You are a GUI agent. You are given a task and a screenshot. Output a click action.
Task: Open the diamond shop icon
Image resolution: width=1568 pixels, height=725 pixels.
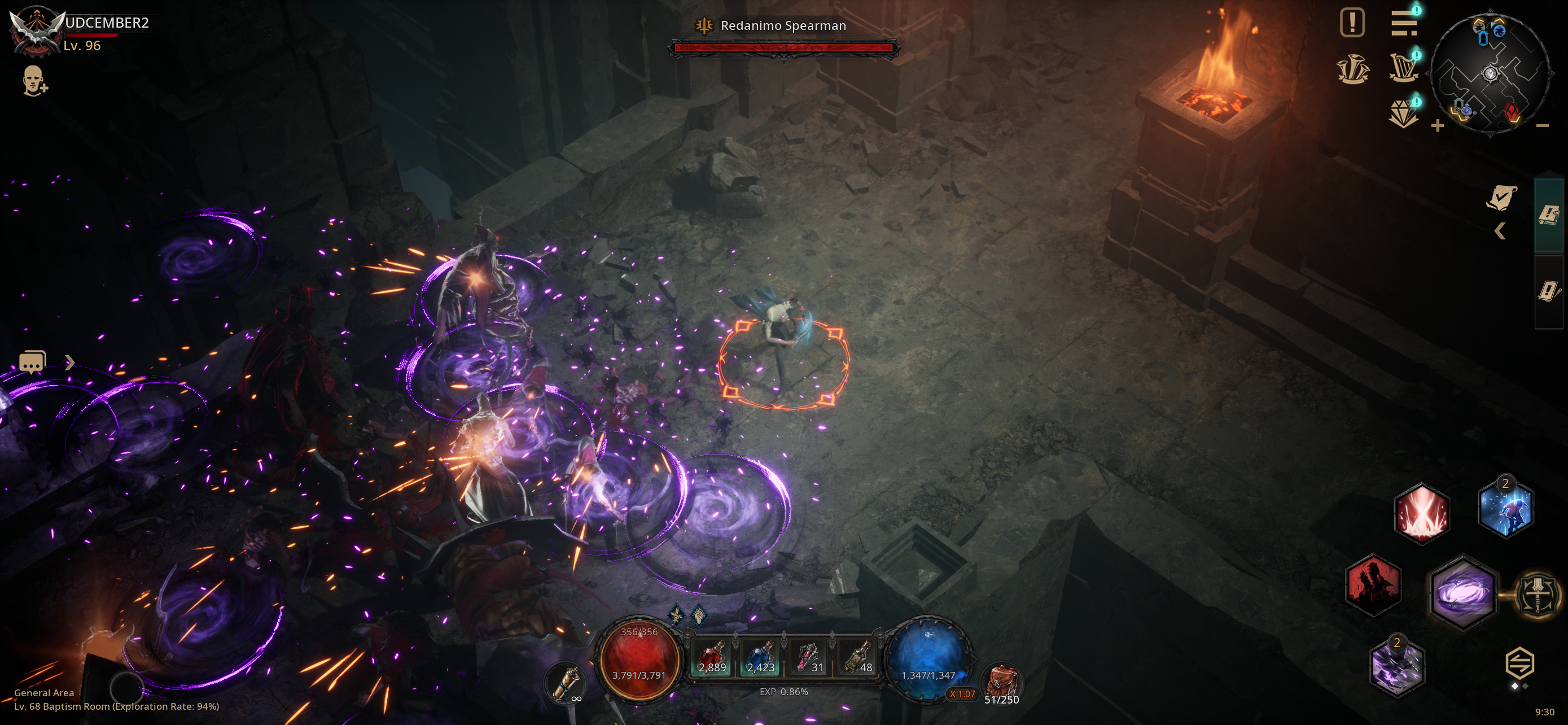pyautogui.click(x=1404, y=113)
